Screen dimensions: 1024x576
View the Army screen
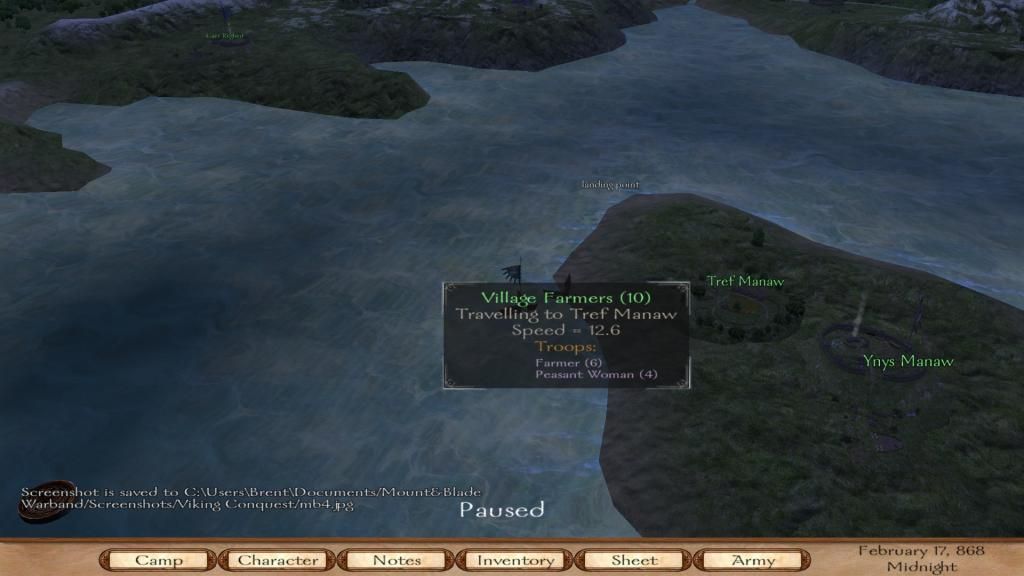click(753, 560)
